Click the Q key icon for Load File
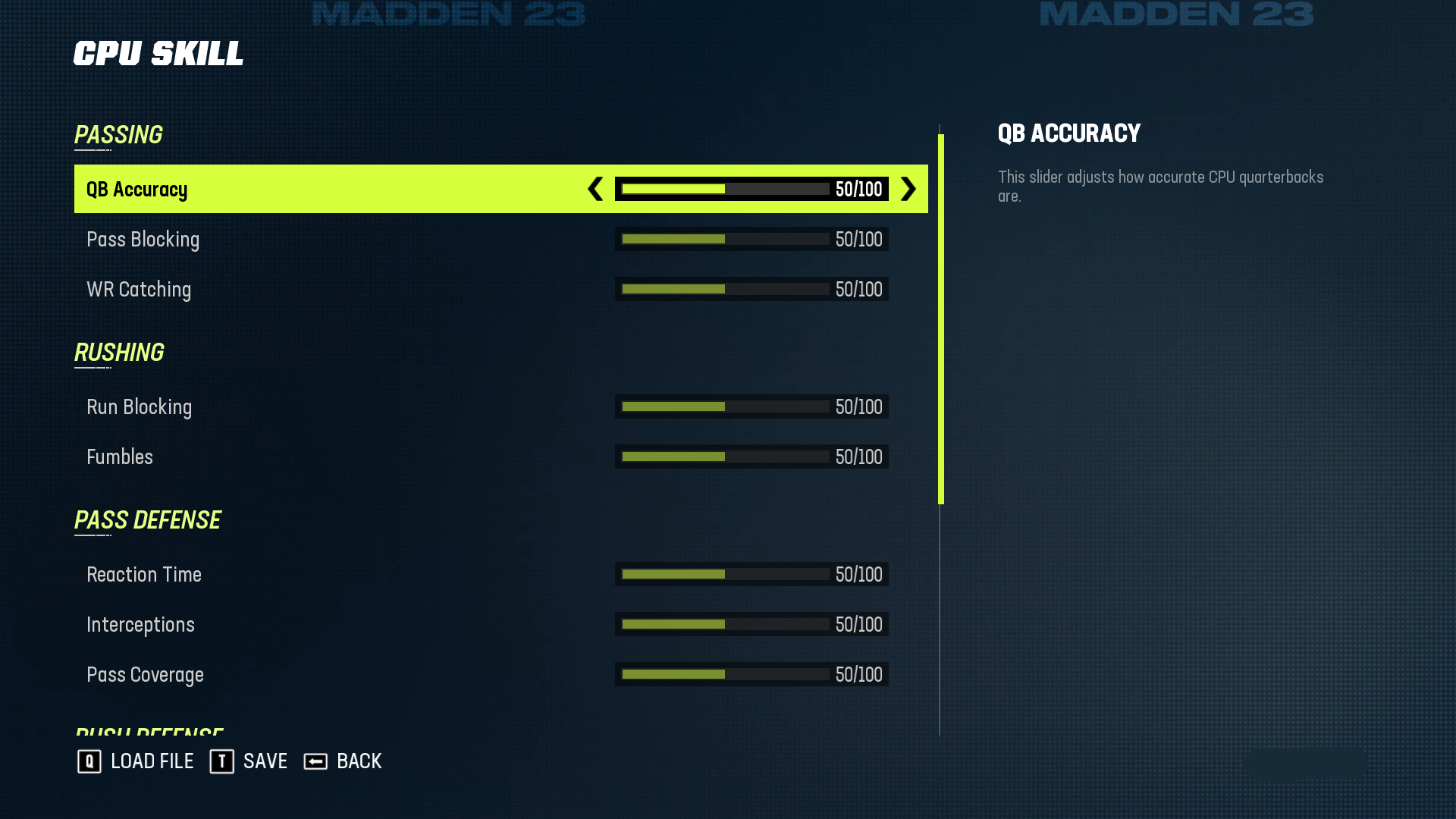 point(89,761)
